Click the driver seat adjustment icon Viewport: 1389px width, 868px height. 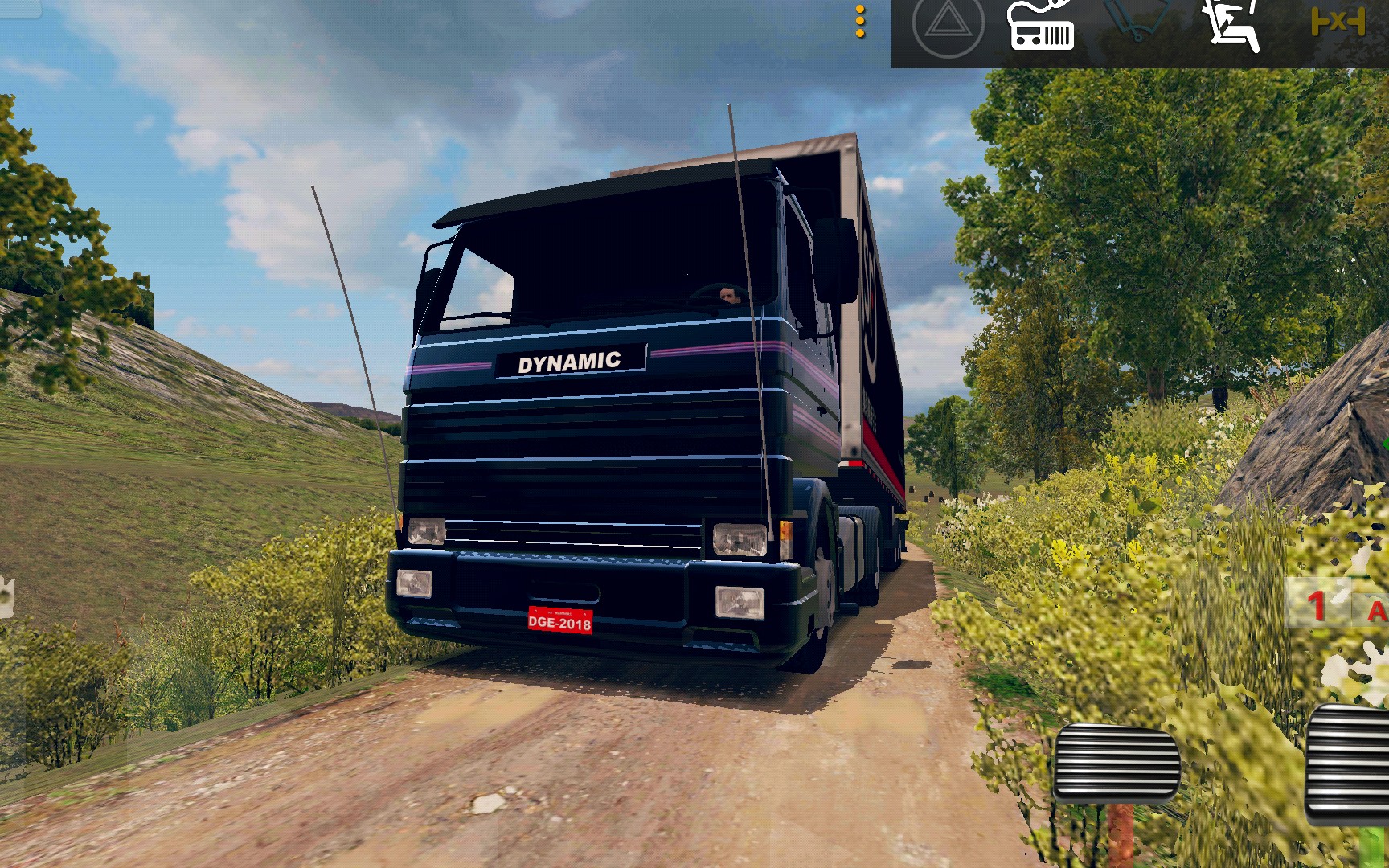[x=1231, y=25]
